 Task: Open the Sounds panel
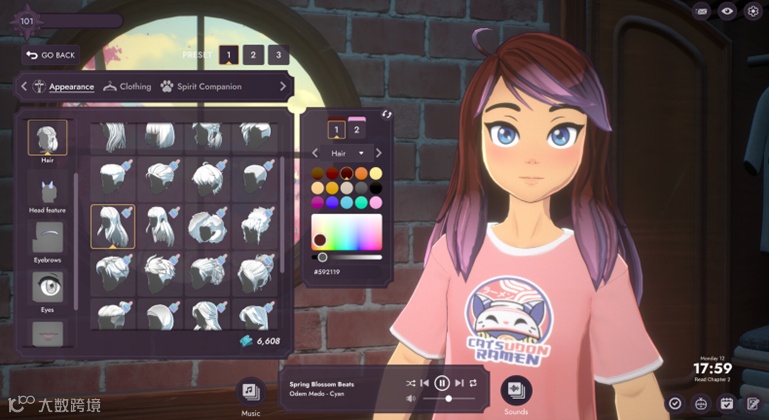(516, 390)
